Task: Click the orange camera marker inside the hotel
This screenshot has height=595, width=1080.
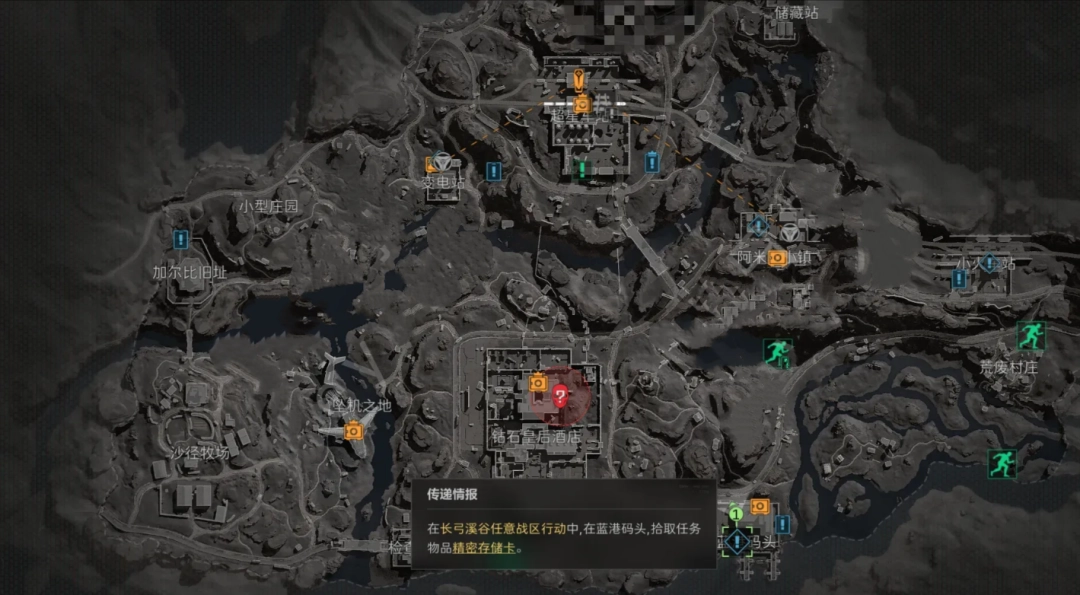Action: [x=537, y=382]
